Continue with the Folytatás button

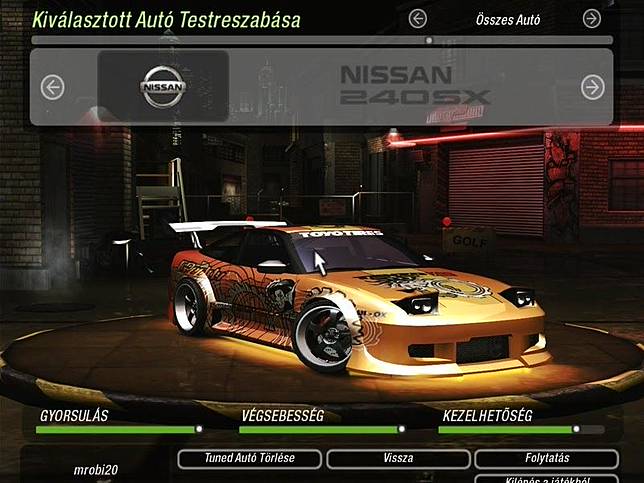coord(545,459)
